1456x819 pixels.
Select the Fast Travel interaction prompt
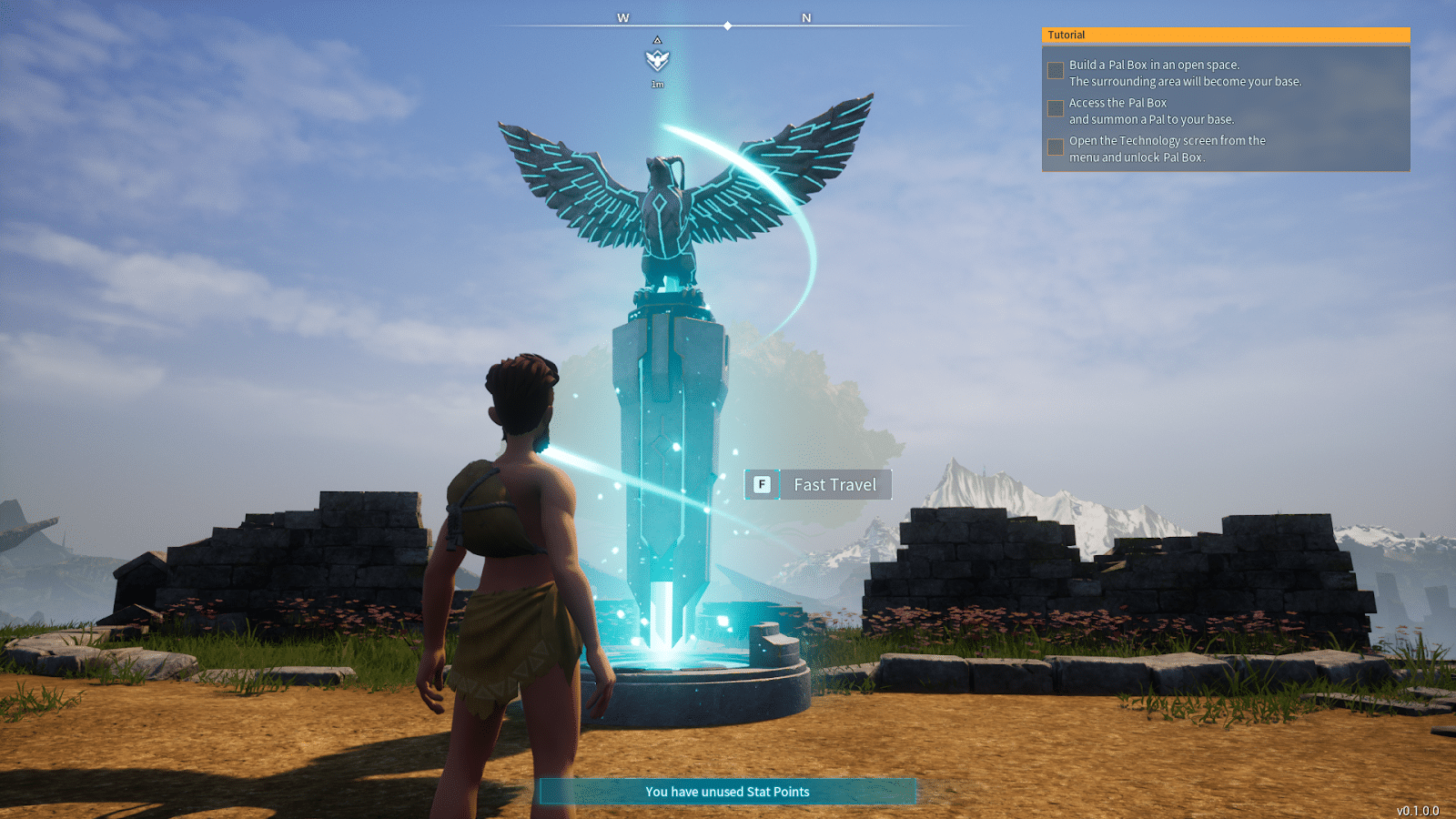[x=818, y=485]
